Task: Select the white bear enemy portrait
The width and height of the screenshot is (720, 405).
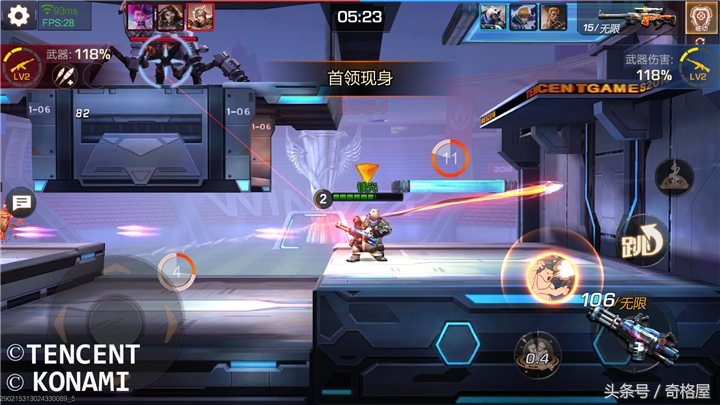Action: [x=492, y=17]
